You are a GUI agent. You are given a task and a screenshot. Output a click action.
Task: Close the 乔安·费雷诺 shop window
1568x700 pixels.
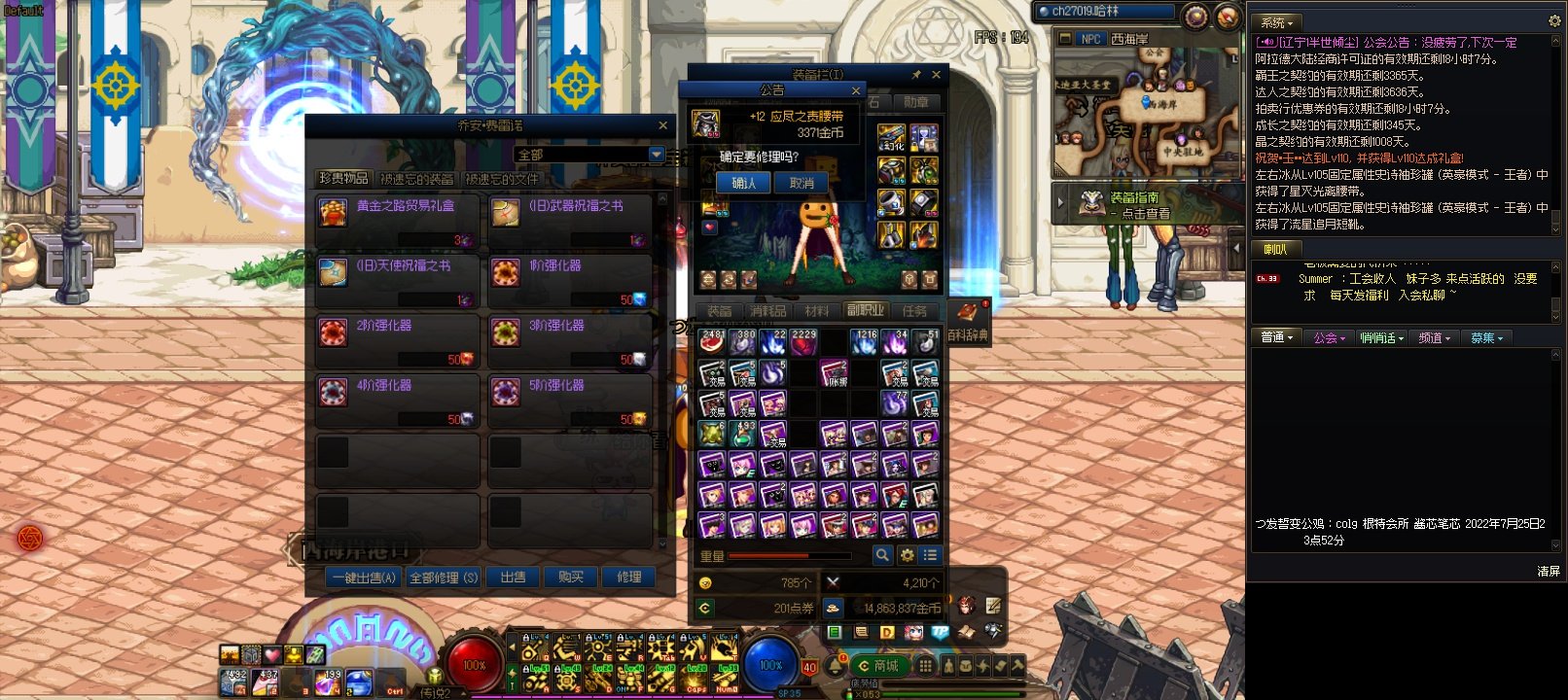click(663, 125)
